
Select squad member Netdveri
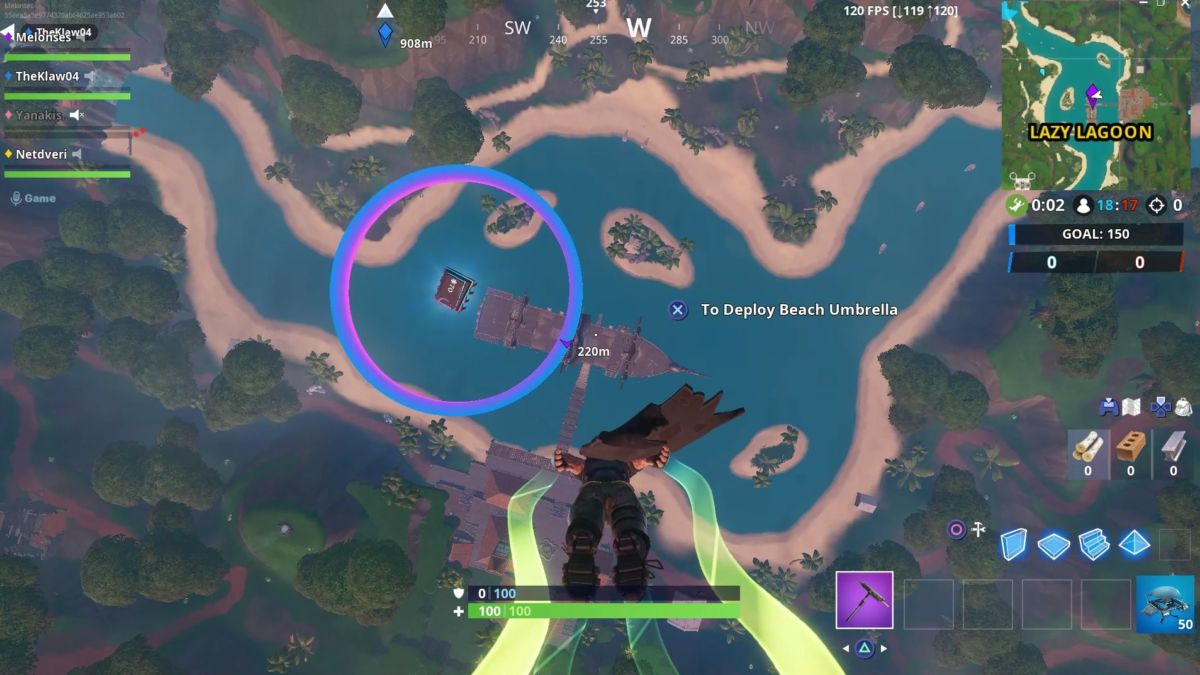(x=41, y=154)
